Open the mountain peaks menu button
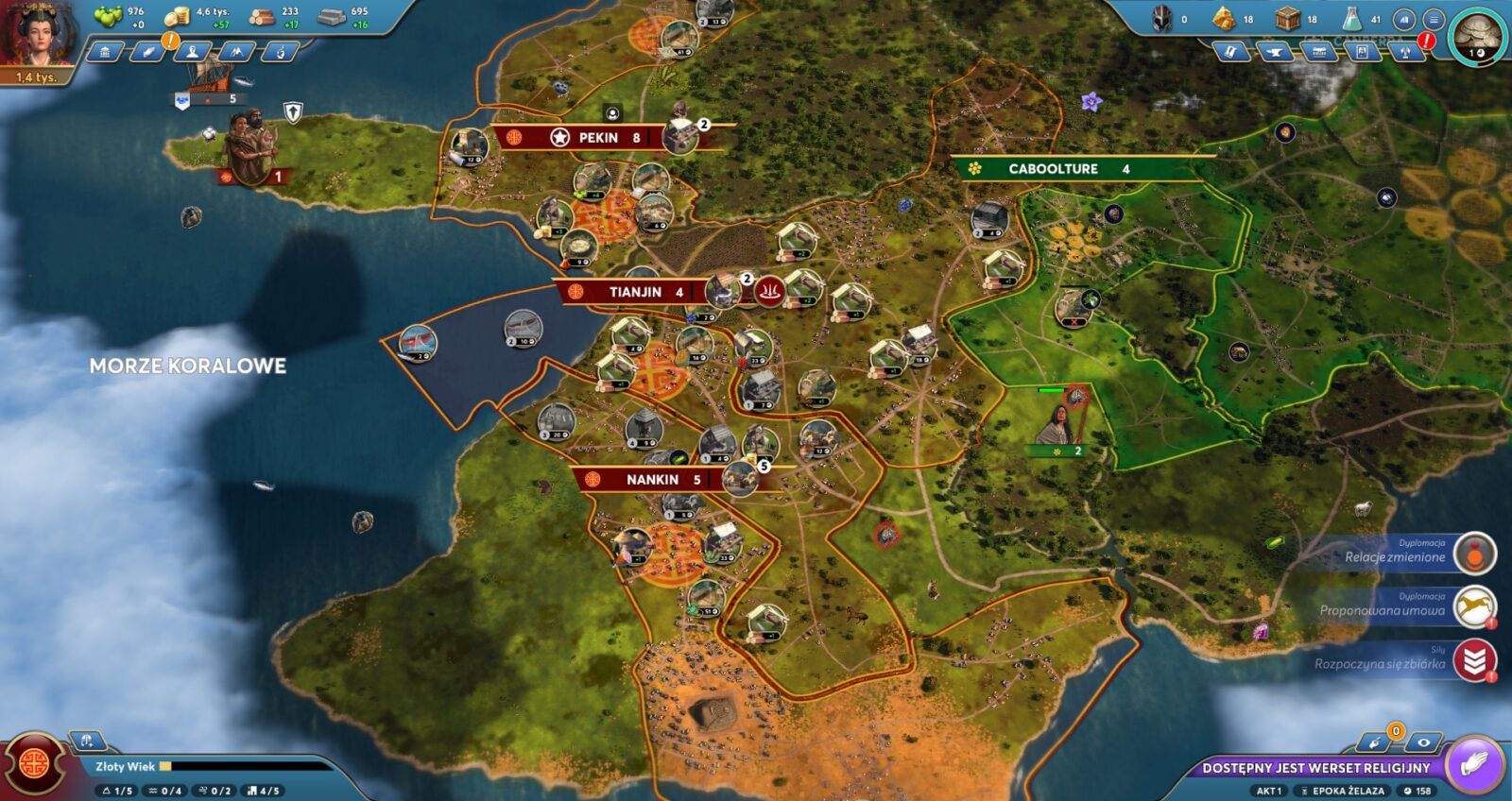 pos(236,52)
